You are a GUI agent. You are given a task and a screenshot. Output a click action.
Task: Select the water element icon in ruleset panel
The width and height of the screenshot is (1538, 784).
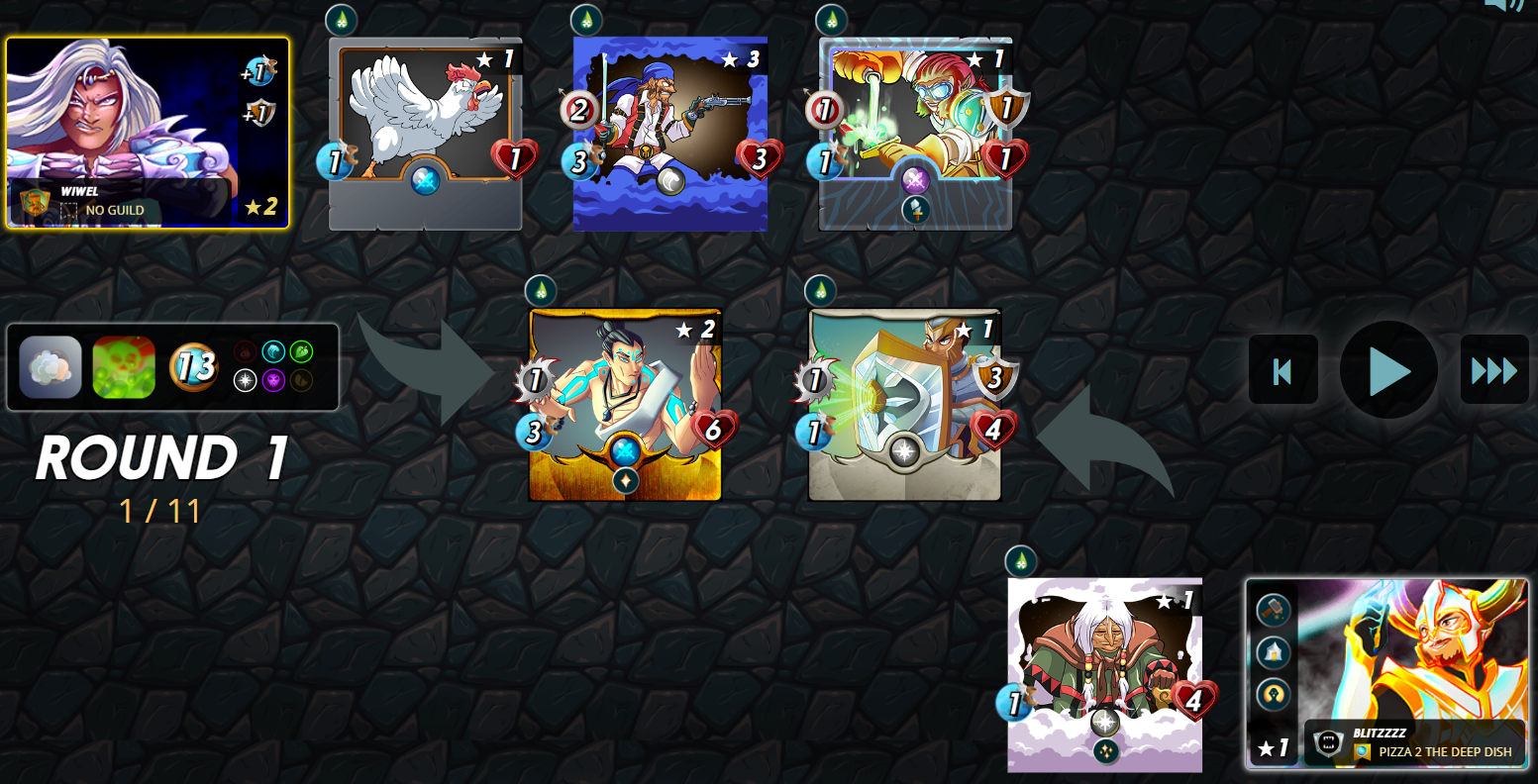click(x=273, y=352)
